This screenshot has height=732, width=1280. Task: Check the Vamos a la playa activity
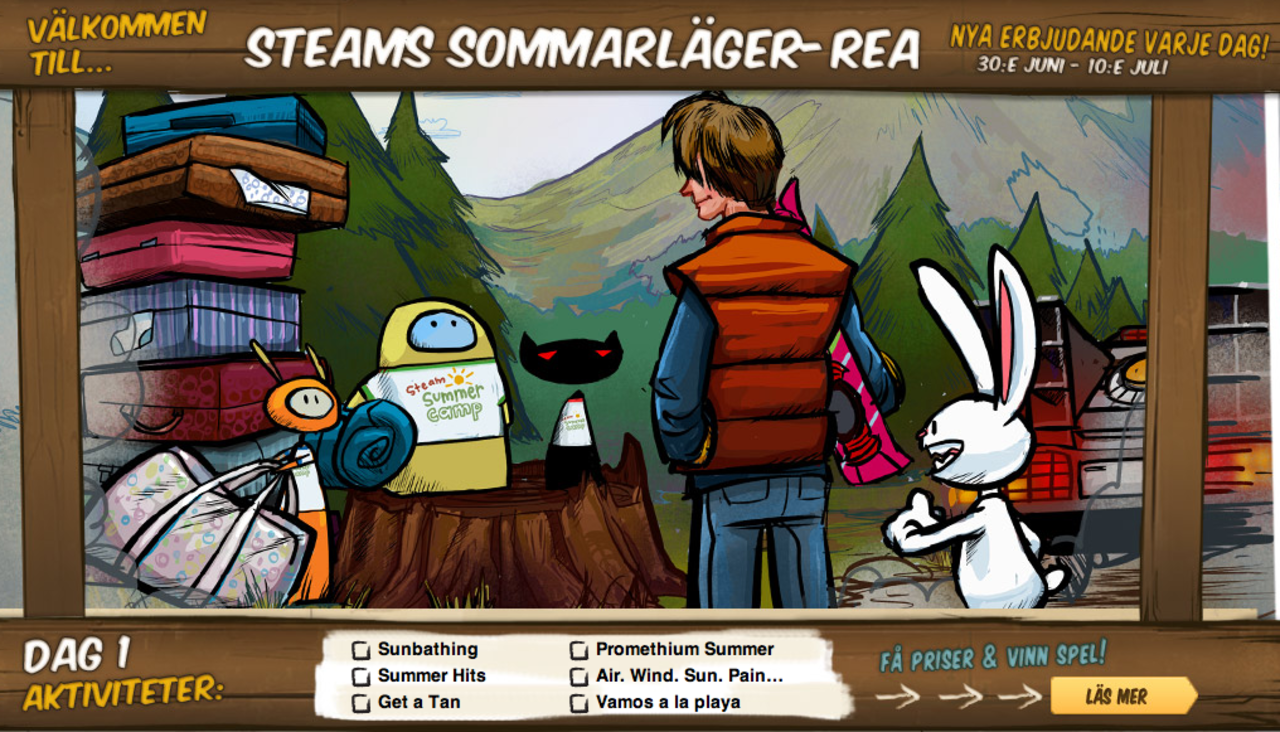pos(578,703)
